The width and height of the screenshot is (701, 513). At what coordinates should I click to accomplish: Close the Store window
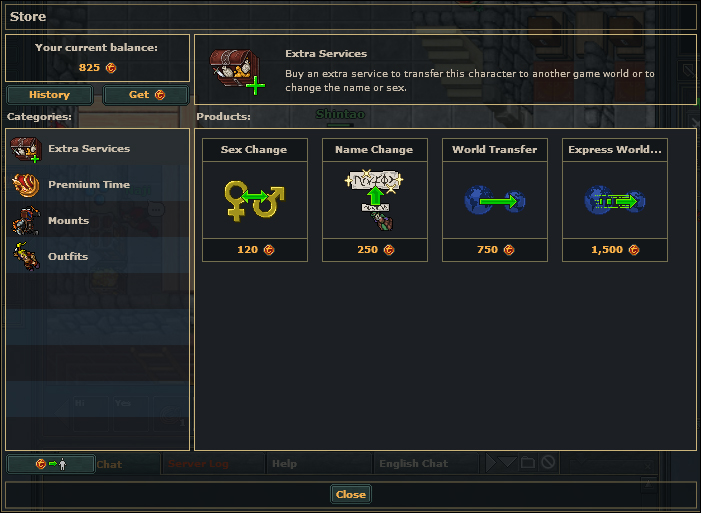[350, 494]
